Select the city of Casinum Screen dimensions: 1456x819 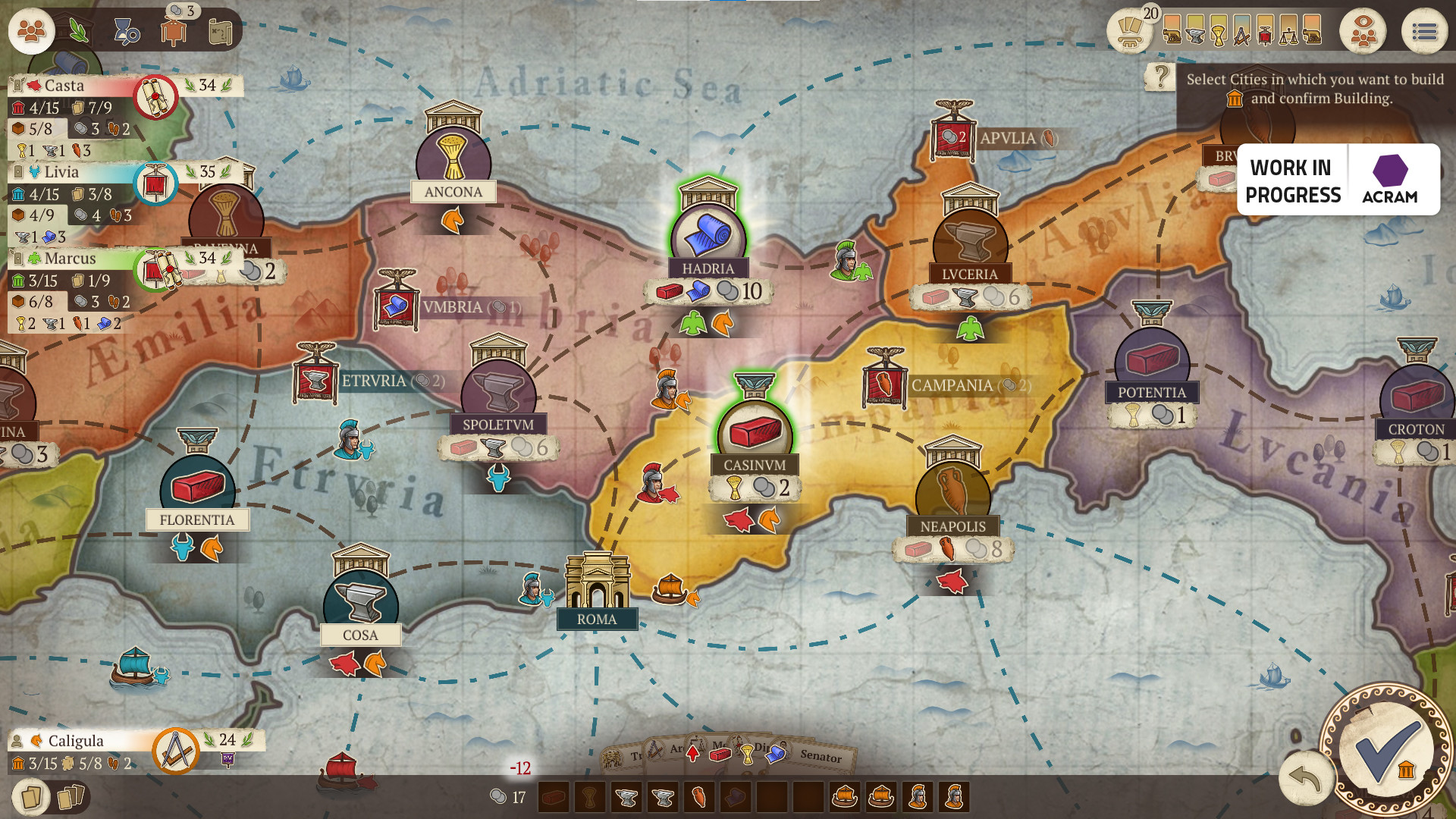pyautogui.click(x=755, y=432)
